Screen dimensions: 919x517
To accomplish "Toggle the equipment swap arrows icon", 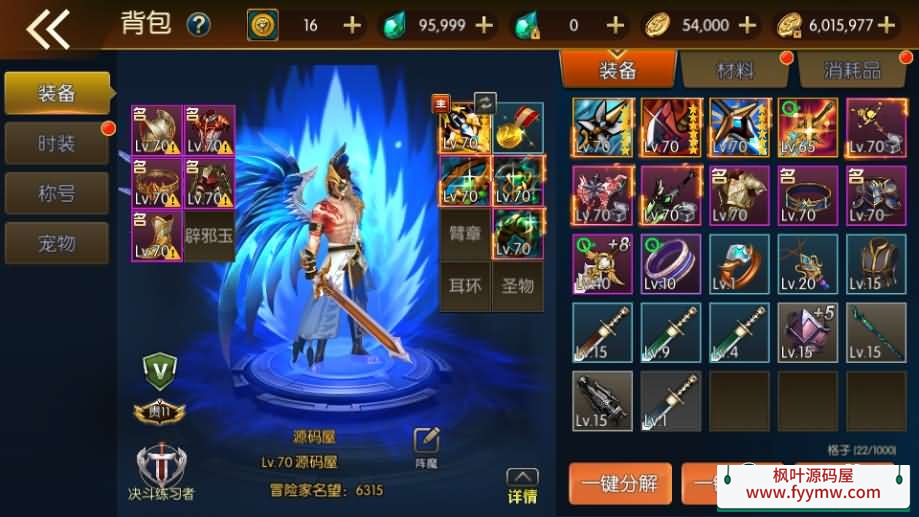I will click(x=484, y=102).
